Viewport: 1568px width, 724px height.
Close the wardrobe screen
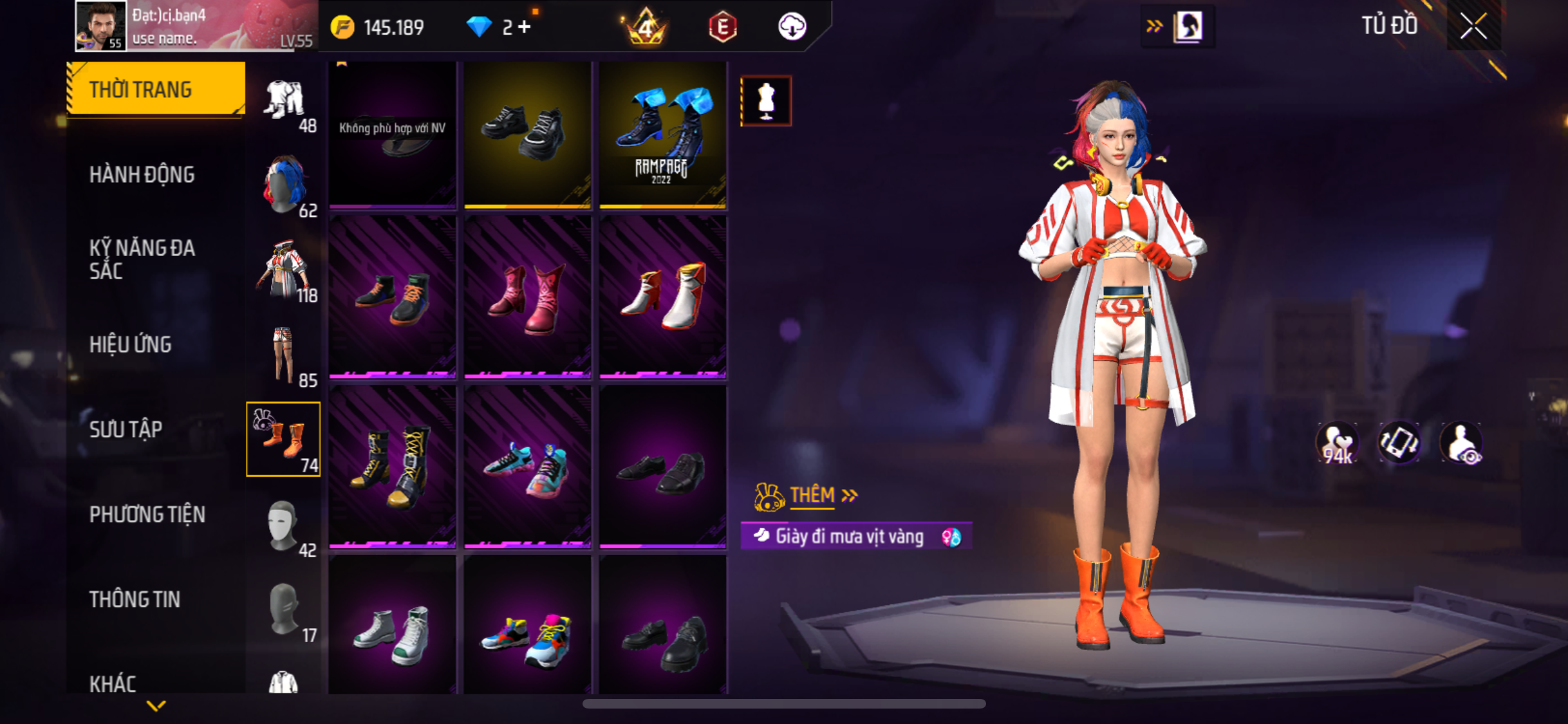tap(1473, 26)
